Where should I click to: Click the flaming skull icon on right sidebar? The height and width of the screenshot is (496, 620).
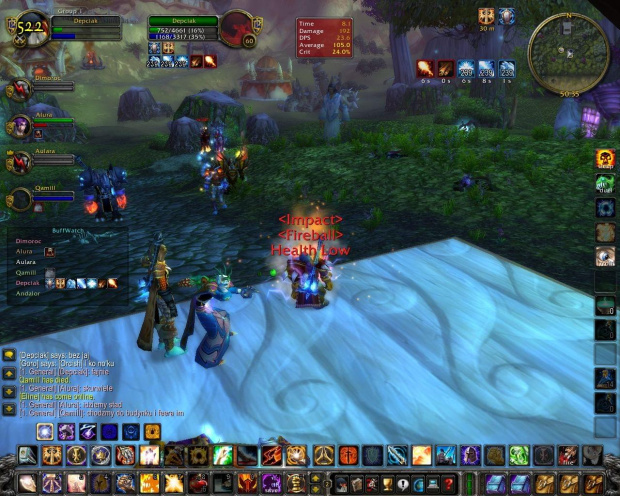point(605,158)
